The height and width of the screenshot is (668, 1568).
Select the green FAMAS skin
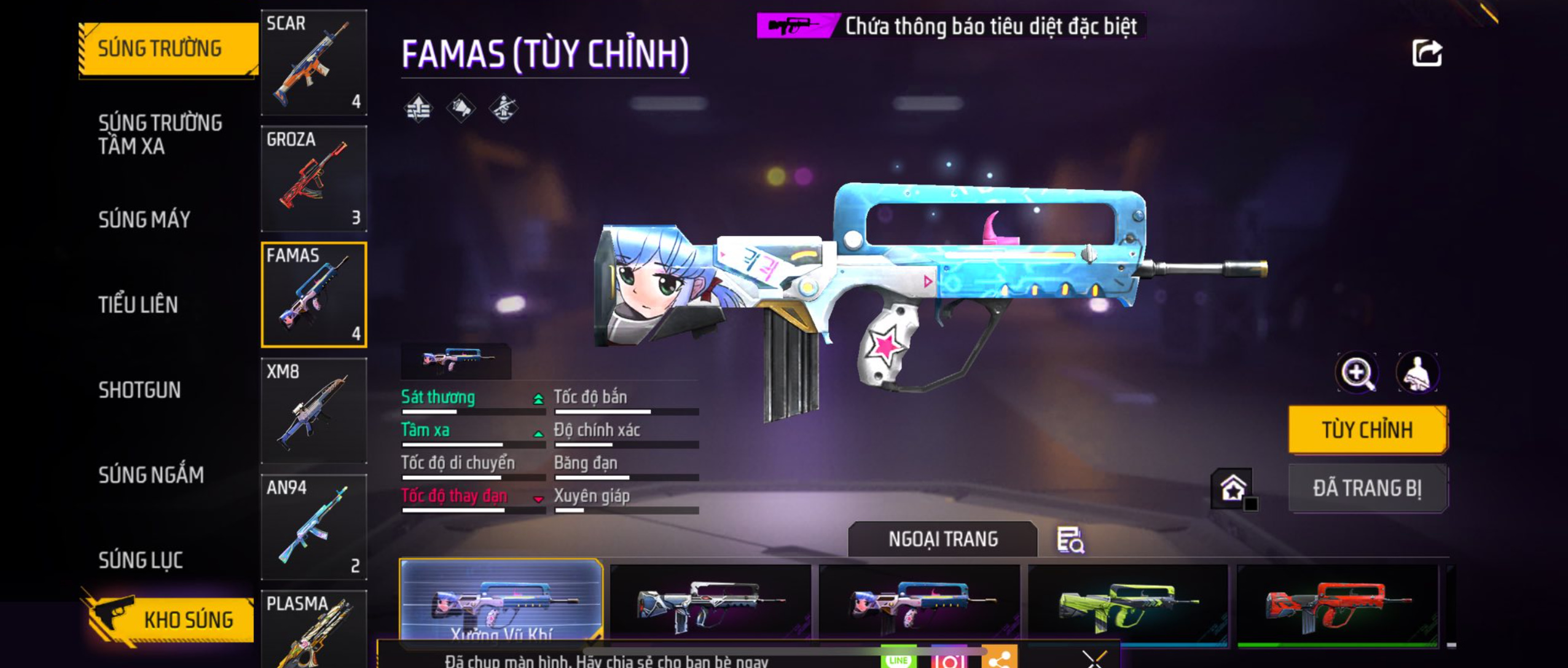[1127, 605]
